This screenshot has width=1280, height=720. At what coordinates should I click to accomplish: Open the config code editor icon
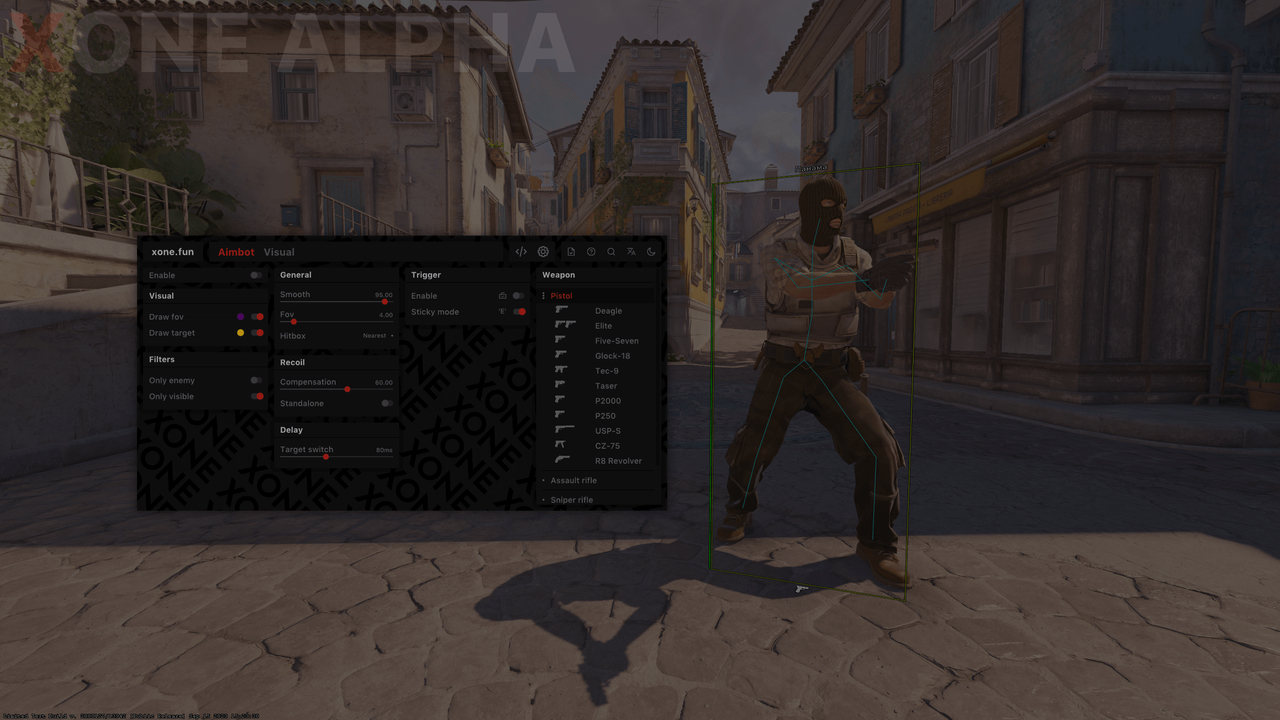click(520, 251)
